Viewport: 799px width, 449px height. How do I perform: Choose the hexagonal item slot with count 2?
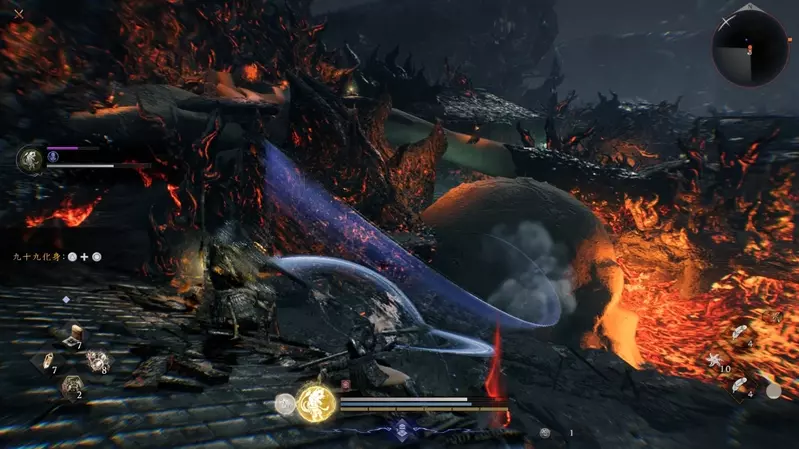click(x=71, y=385)
